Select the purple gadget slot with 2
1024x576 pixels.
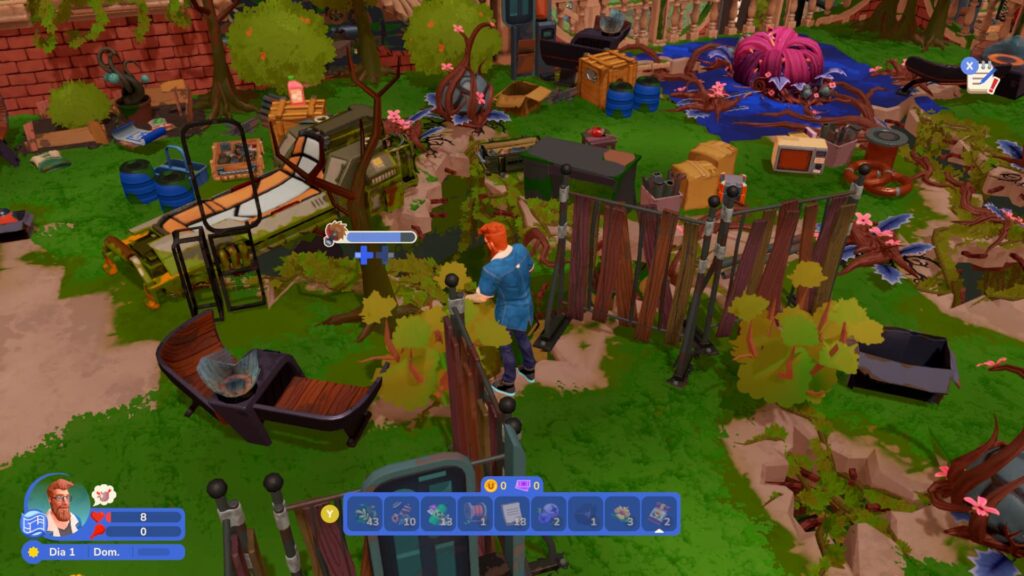click(550, 513)
